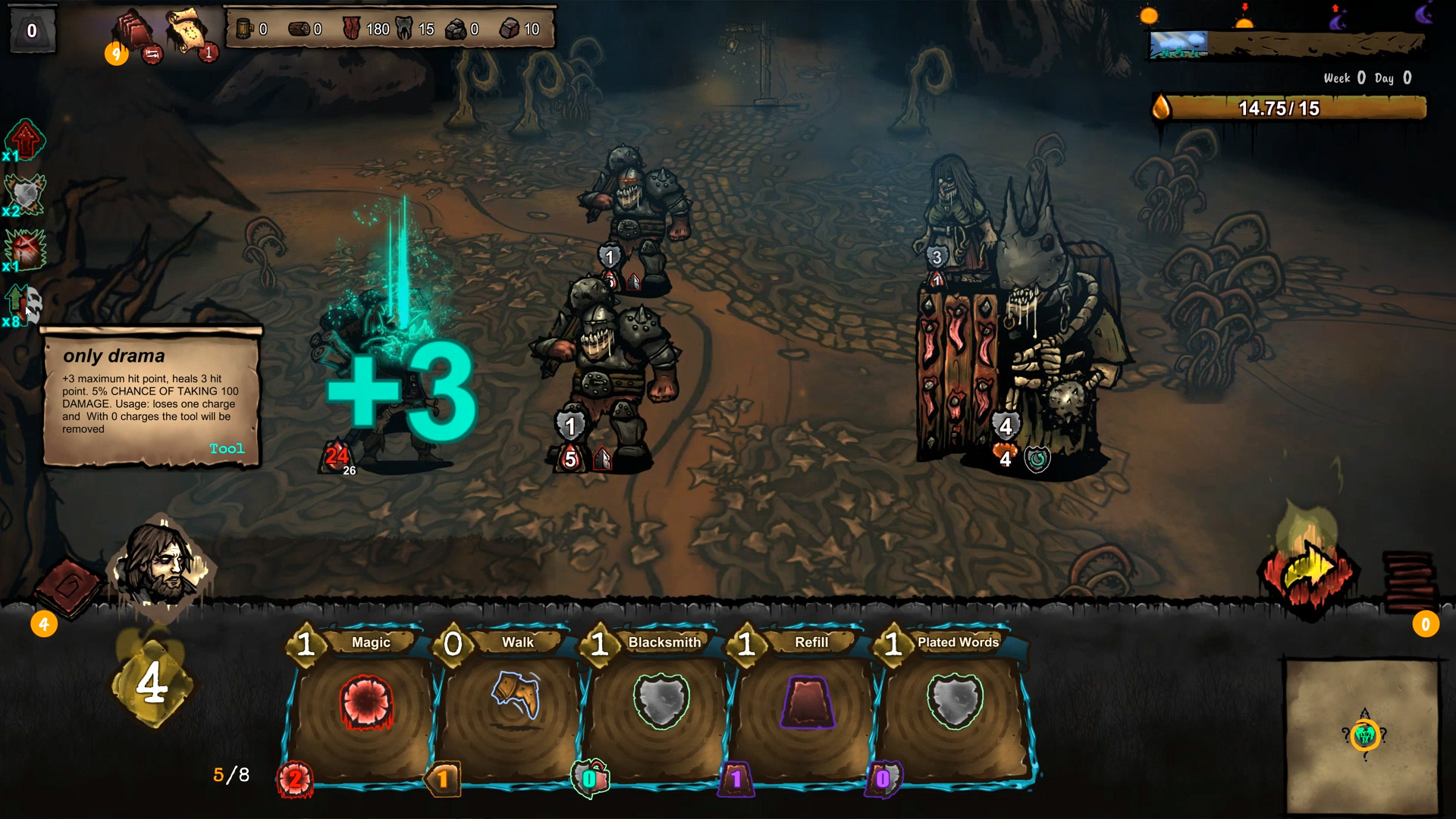Inspect the green arrow mask tool icon
1456x819 pixels.
click(x=24, y=303)
